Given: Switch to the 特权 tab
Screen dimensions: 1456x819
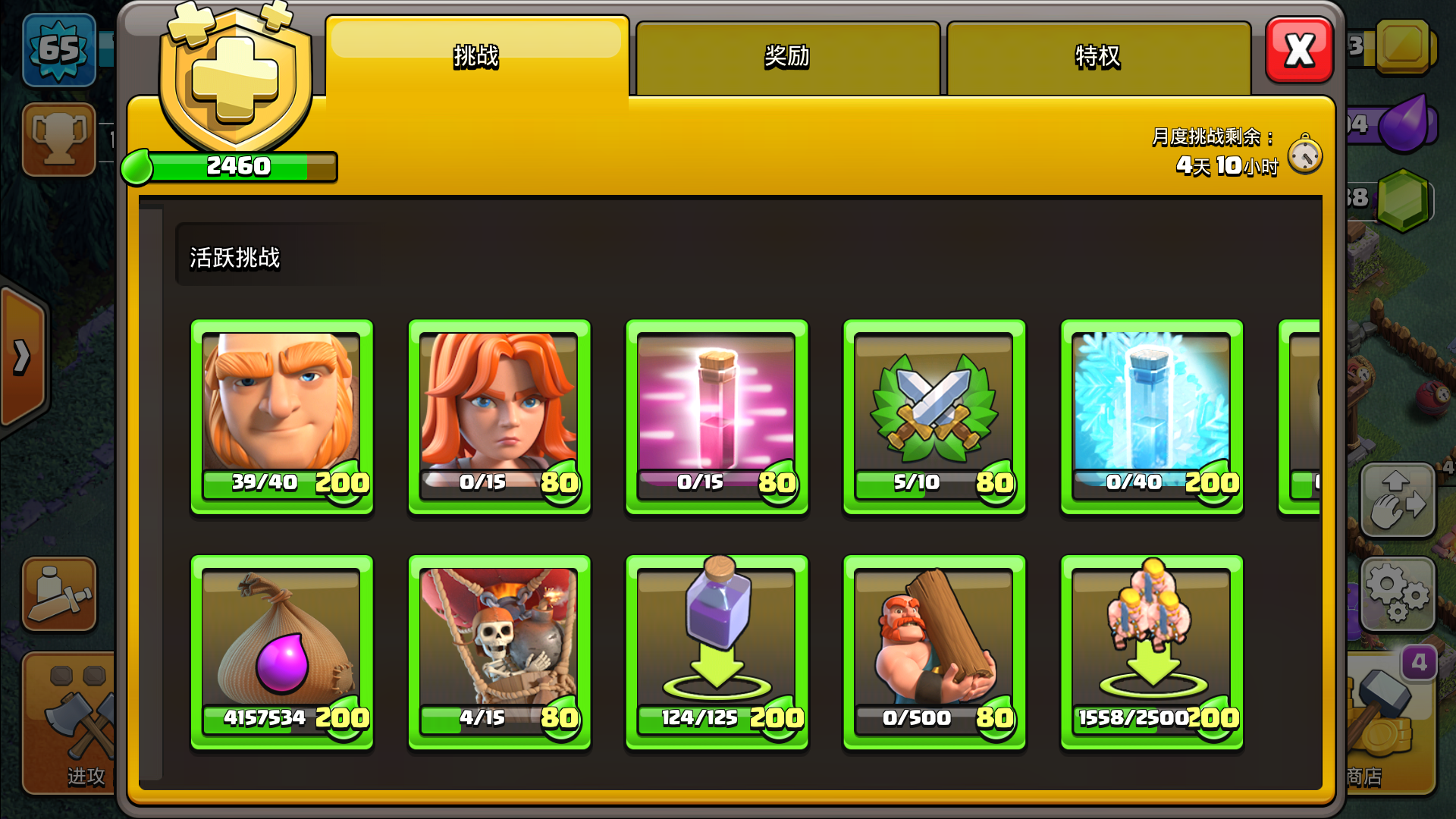Looking at the screenshot, I should coord(1098,55).
